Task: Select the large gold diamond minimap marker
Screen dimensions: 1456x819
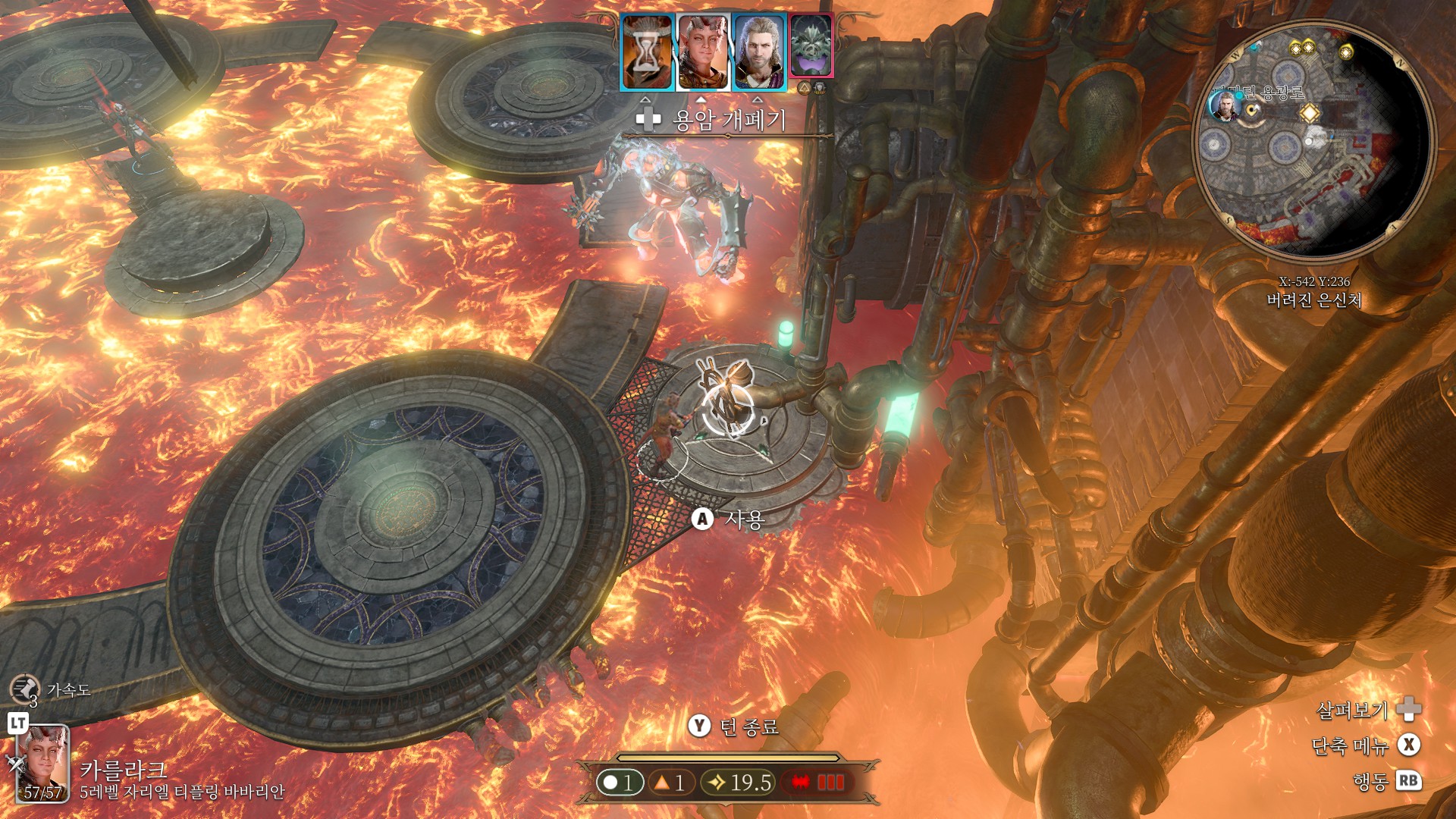Action: point(1309,114)
